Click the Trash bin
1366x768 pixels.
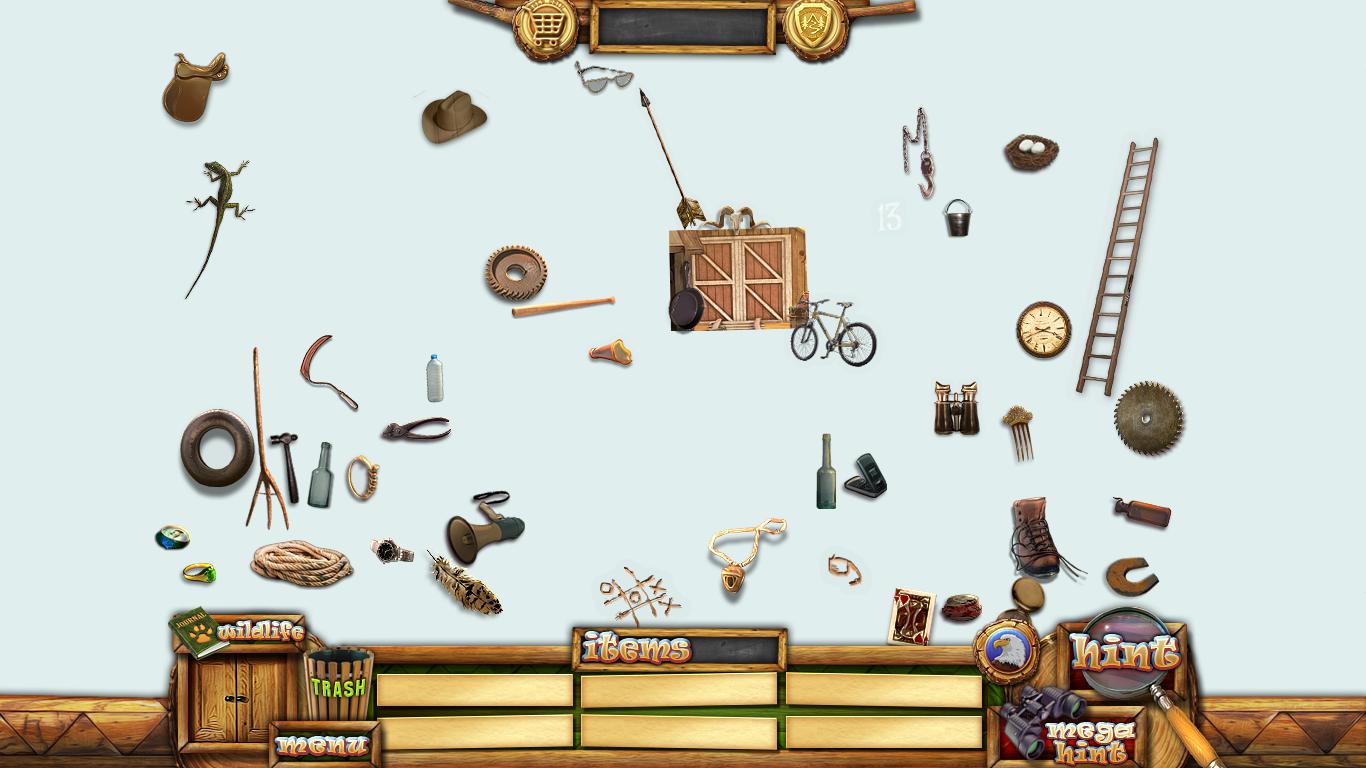pos(338,684)
